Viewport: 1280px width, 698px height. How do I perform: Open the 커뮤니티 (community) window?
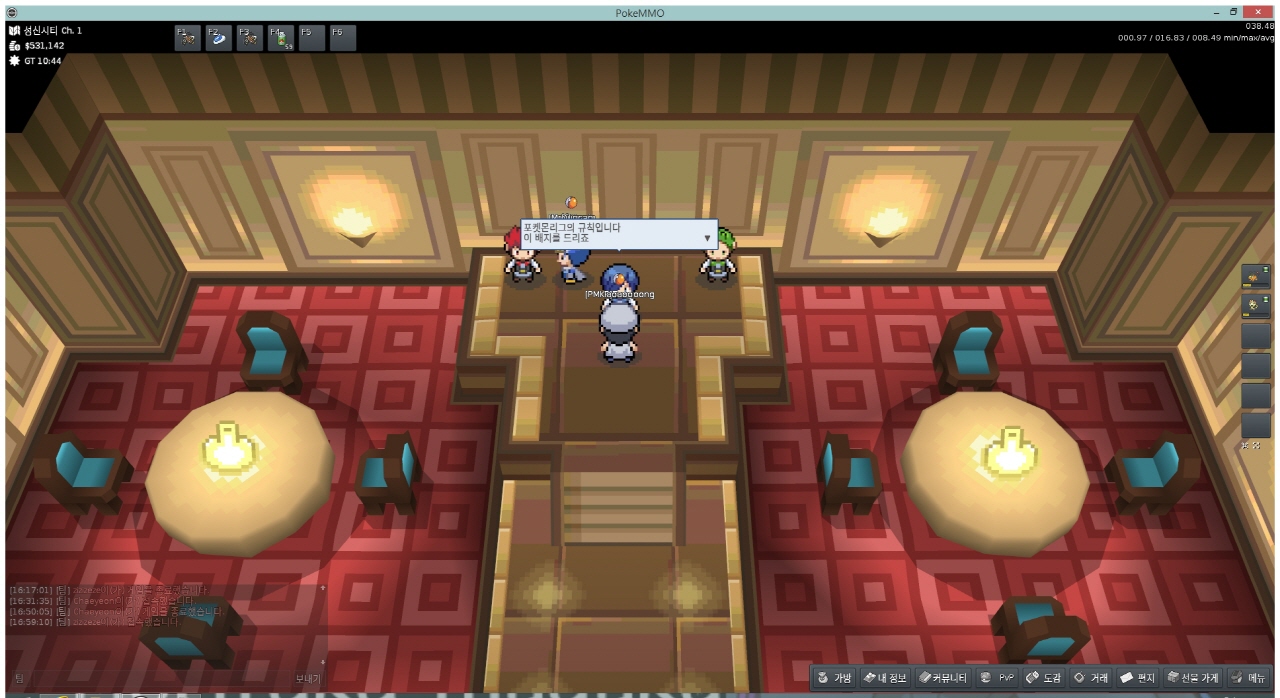[943, 678]
